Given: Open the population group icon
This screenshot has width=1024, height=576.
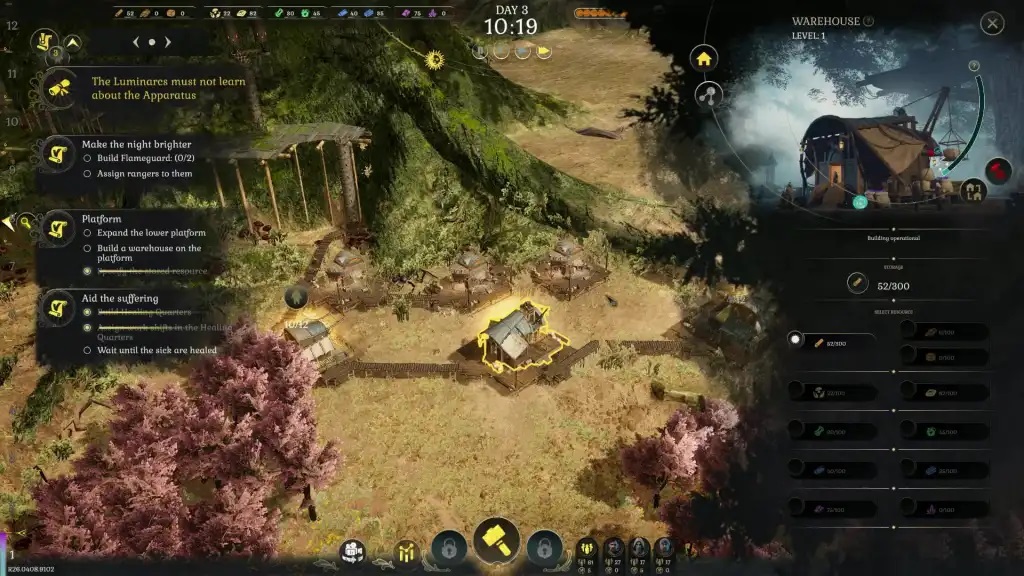Looking at the screenshot, I should pos(586,547).
